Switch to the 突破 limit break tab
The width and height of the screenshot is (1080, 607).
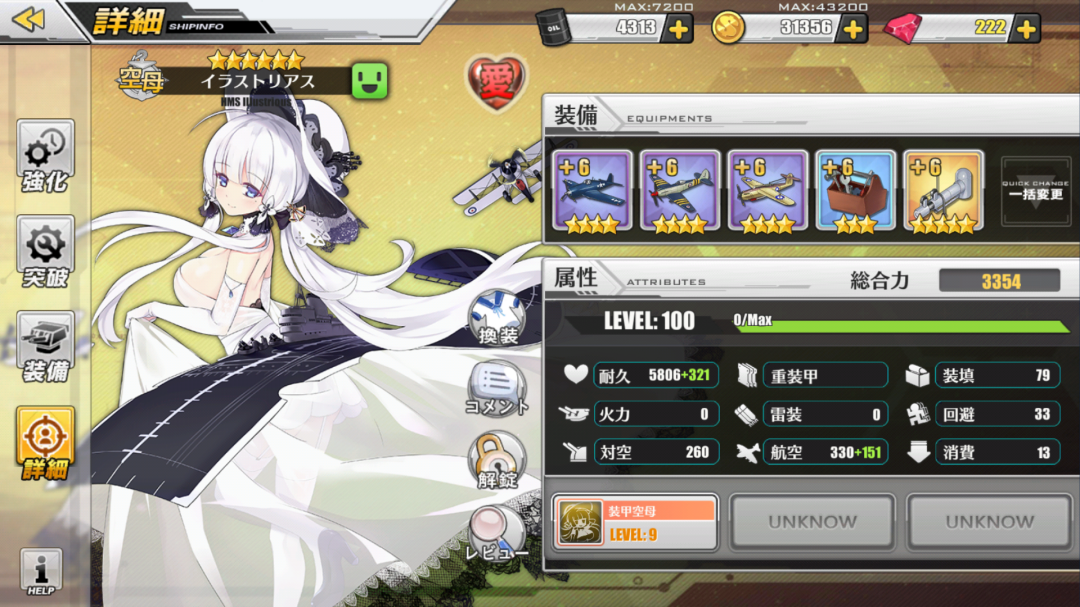45,253
